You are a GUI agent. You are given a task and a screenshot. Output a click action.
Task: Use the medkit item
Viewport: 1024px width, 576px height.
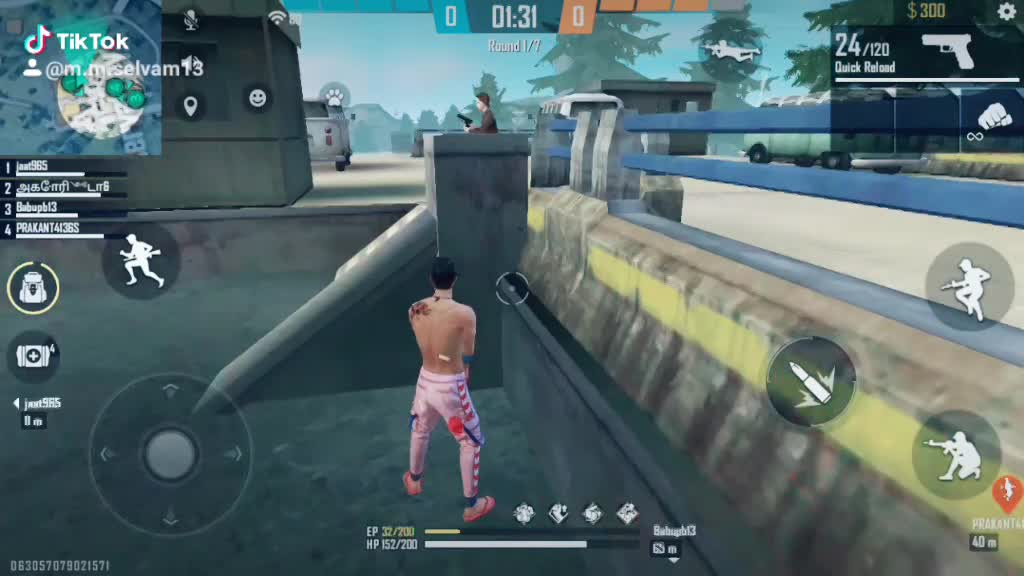pyautogui.click(x=33, y=356)
